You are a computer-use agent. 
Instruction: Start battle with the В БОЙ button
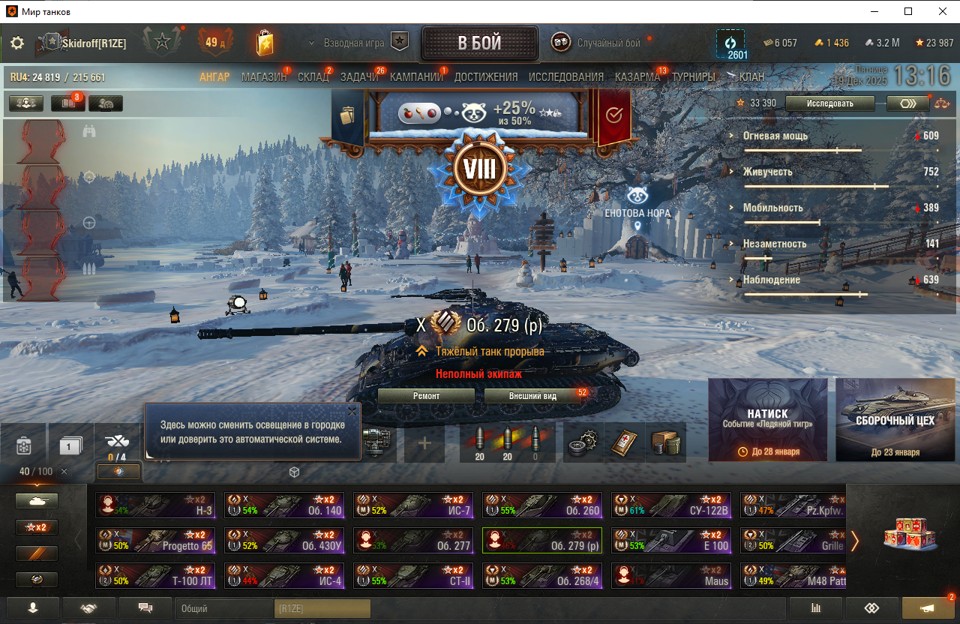click(x=479, y=44)
